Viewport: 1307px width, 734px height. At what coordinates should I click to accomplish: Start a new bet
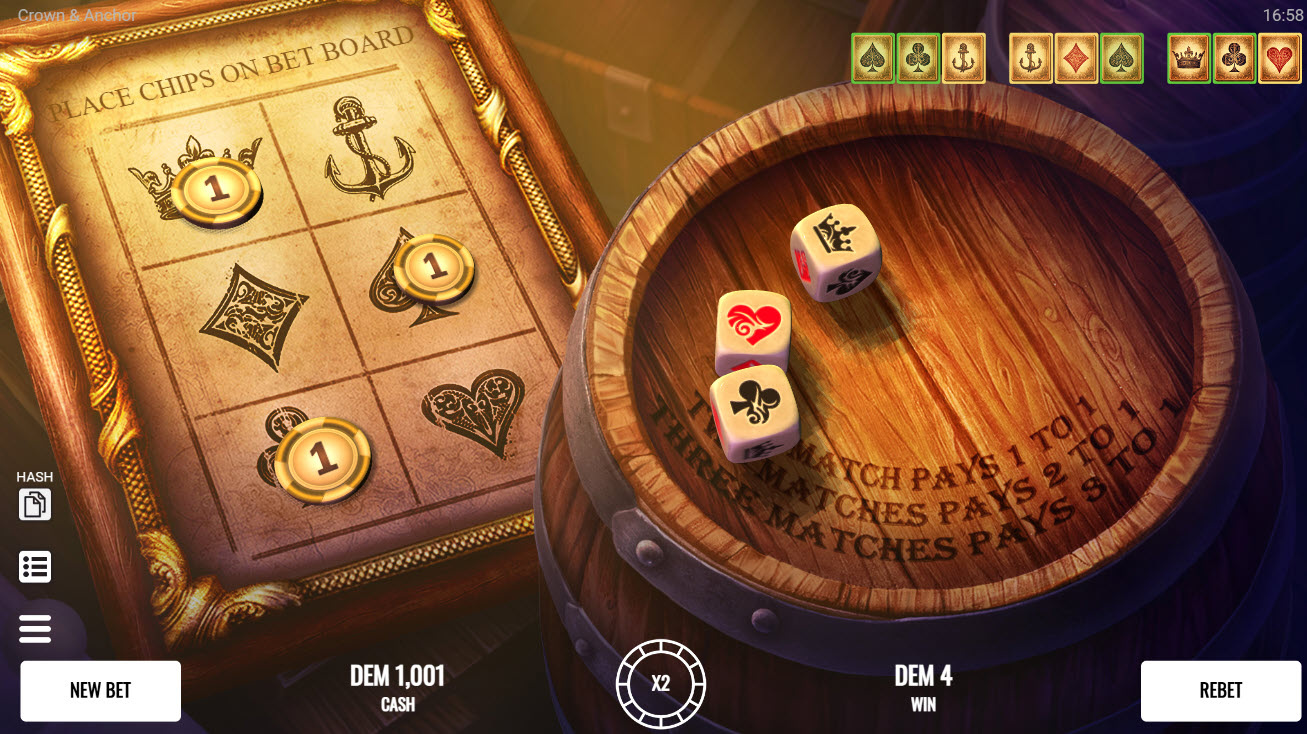[x=100, y=690]
